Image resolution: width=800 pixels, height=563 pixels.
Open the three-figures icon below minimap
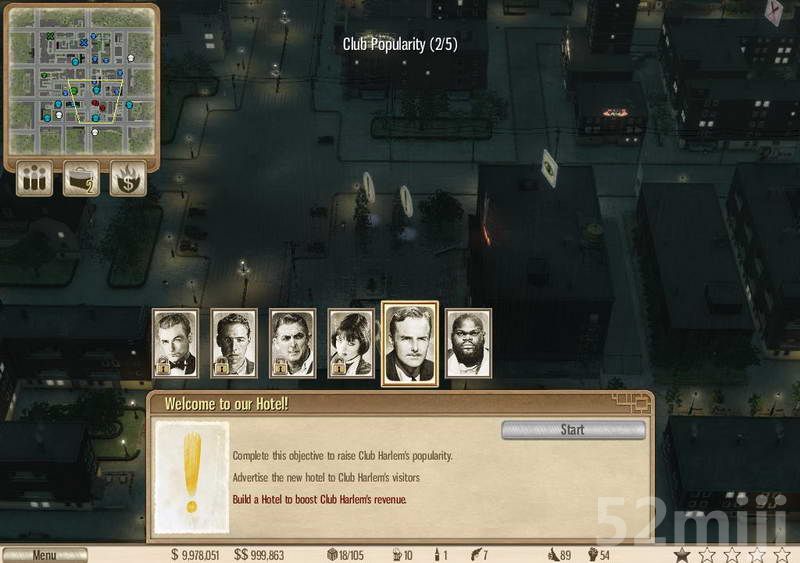[34, 179]
